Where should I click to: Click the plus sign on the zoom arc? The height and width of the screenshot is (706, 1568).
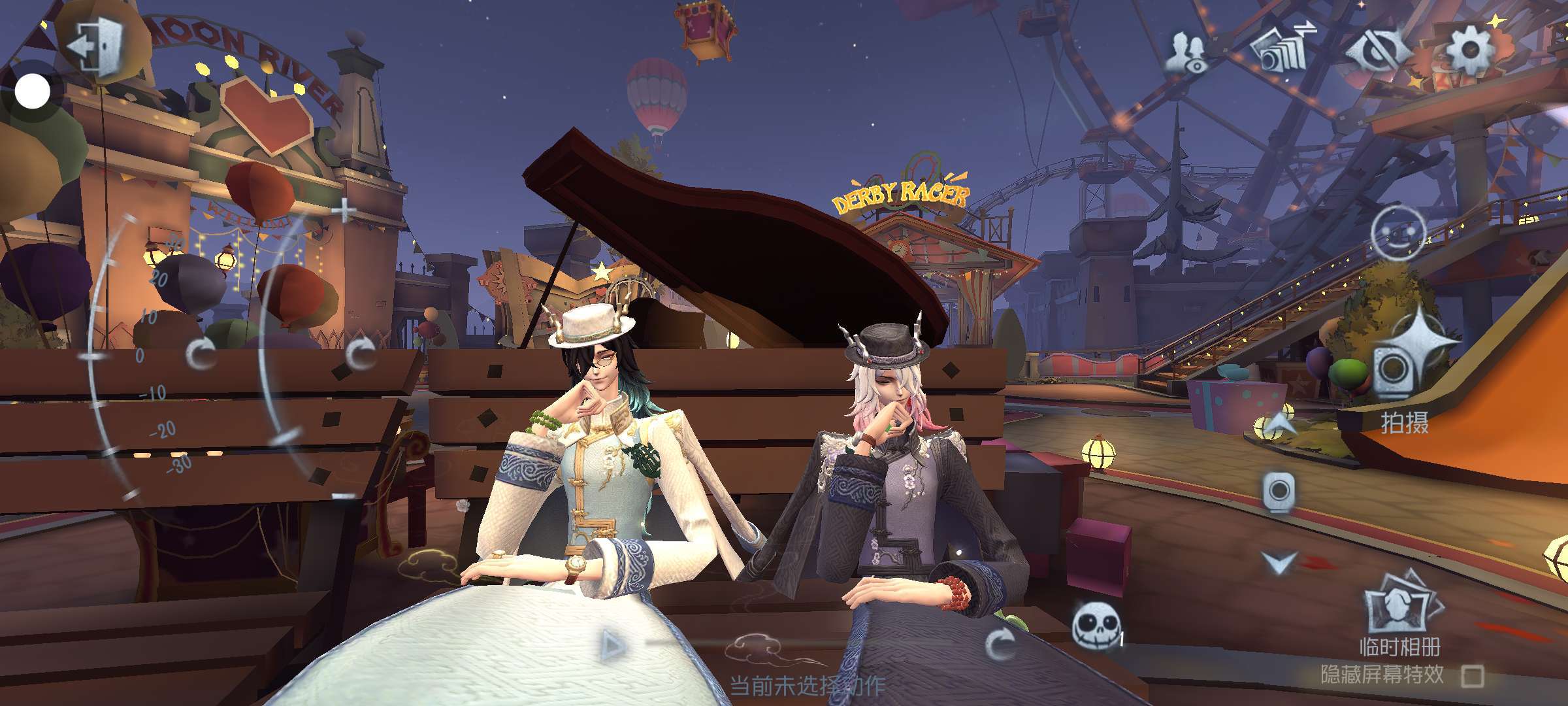[344, 210]
